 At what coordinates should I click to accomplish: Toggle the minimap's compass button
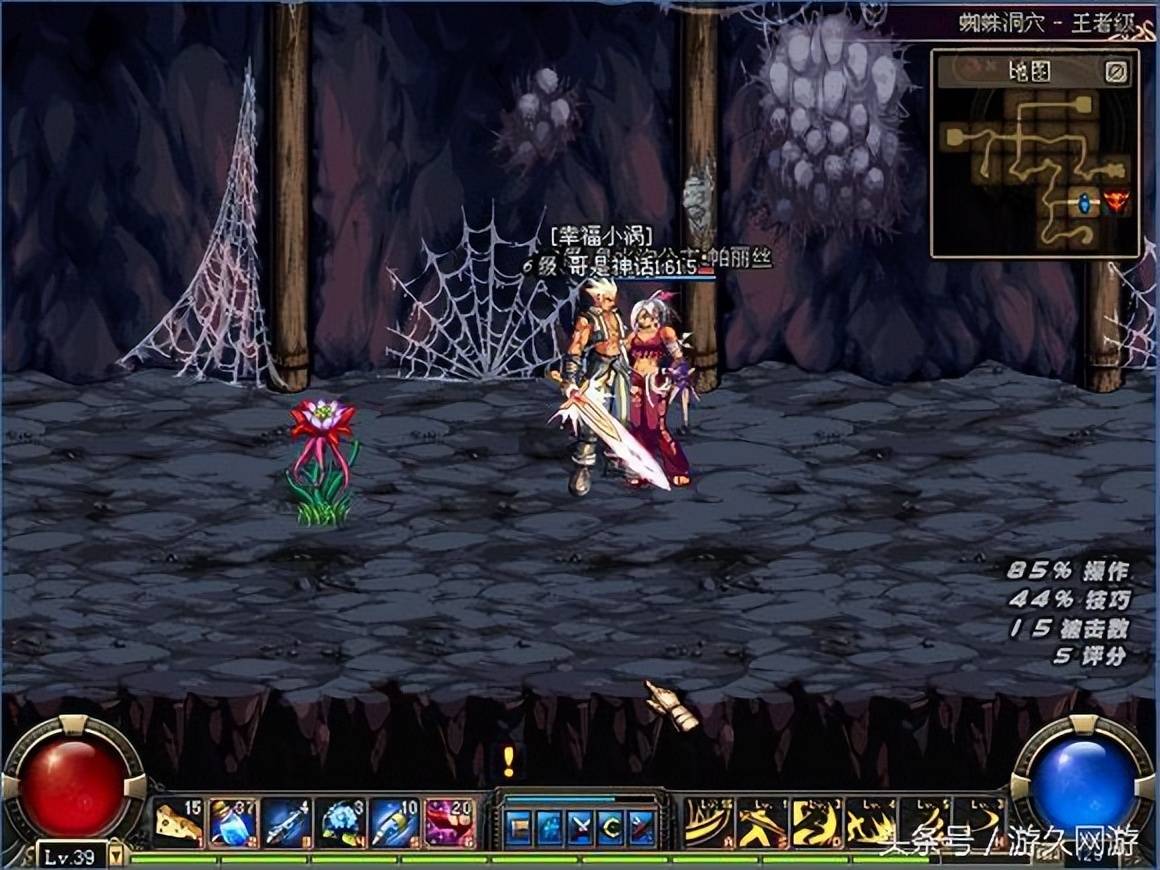[1117, 71]
